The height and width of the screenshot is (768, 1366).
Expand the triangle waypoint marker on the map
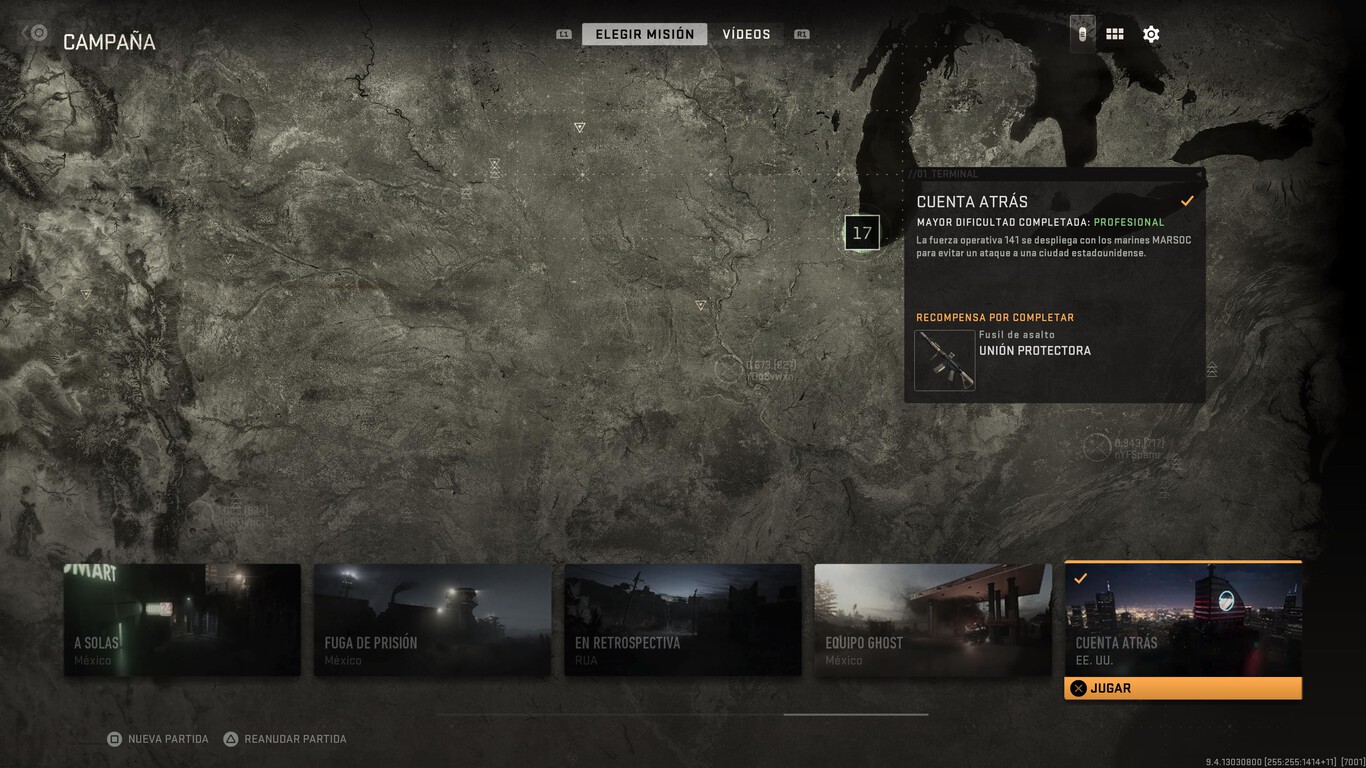pos(578,127)
